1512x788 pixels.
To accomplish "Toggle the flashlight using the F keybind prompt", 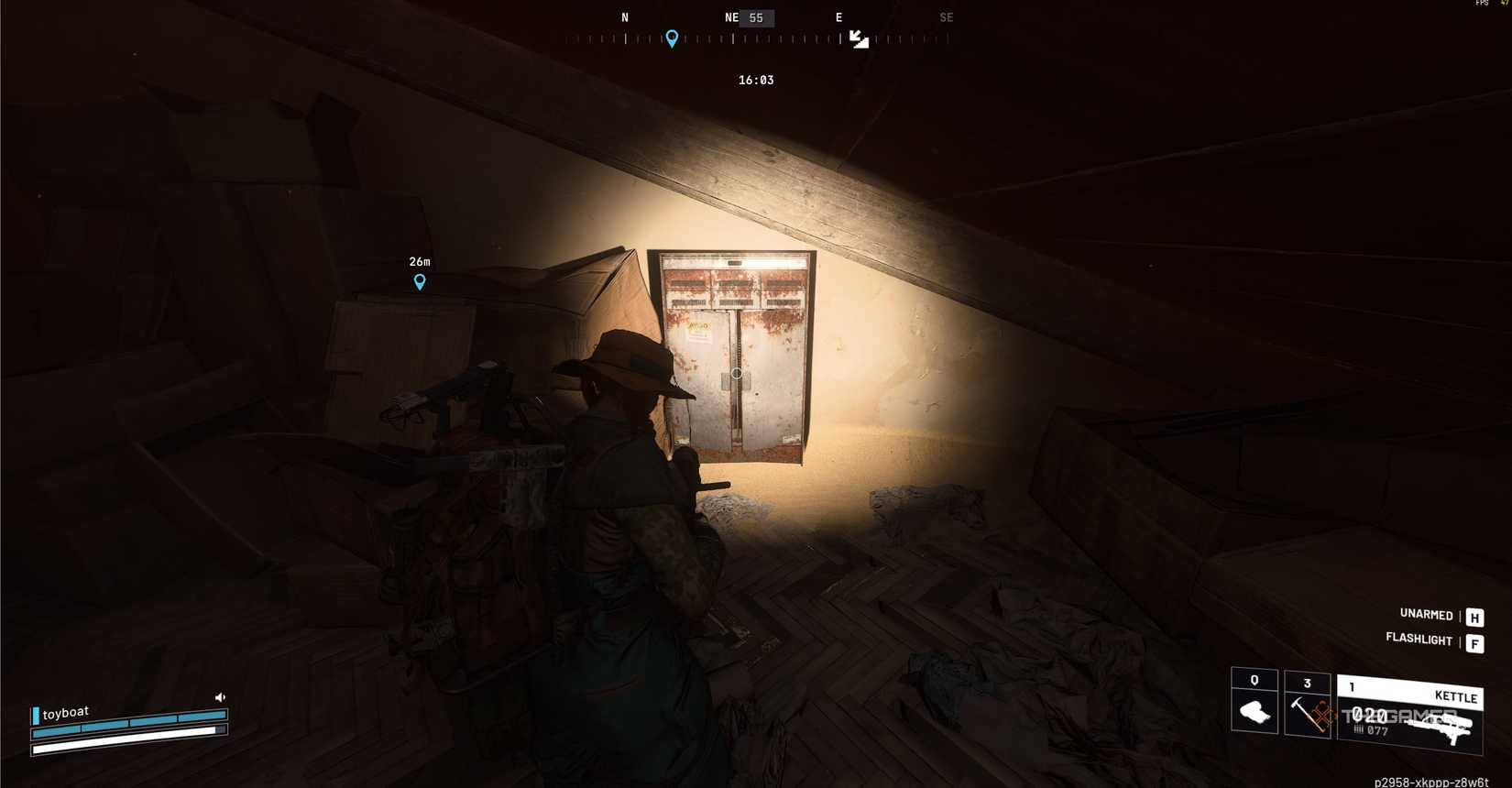I will tap(1474, 643).
